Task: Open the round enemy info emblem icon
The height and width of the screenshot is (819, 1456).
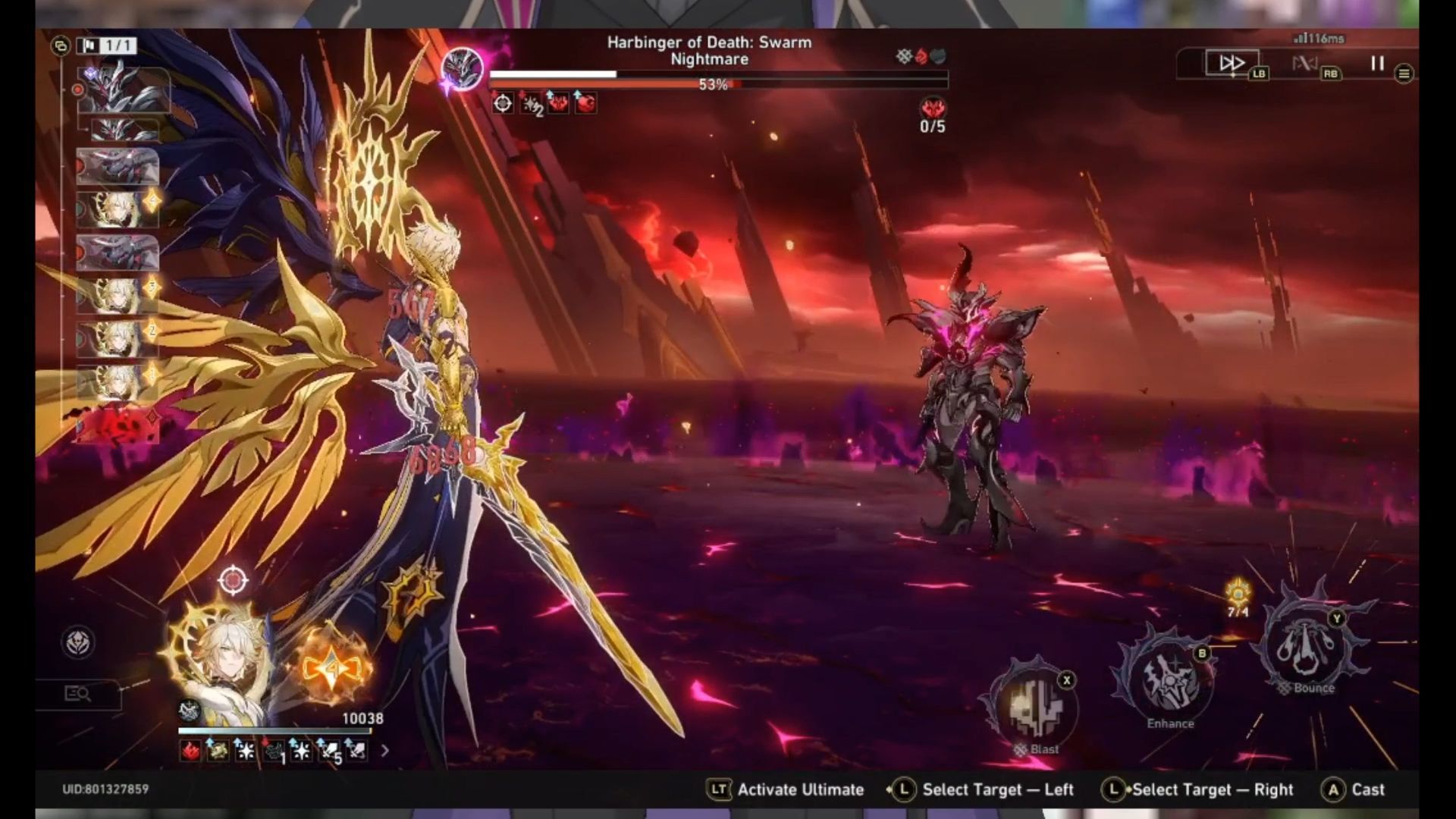Action: pyautogui.click(x=77, y=643)
